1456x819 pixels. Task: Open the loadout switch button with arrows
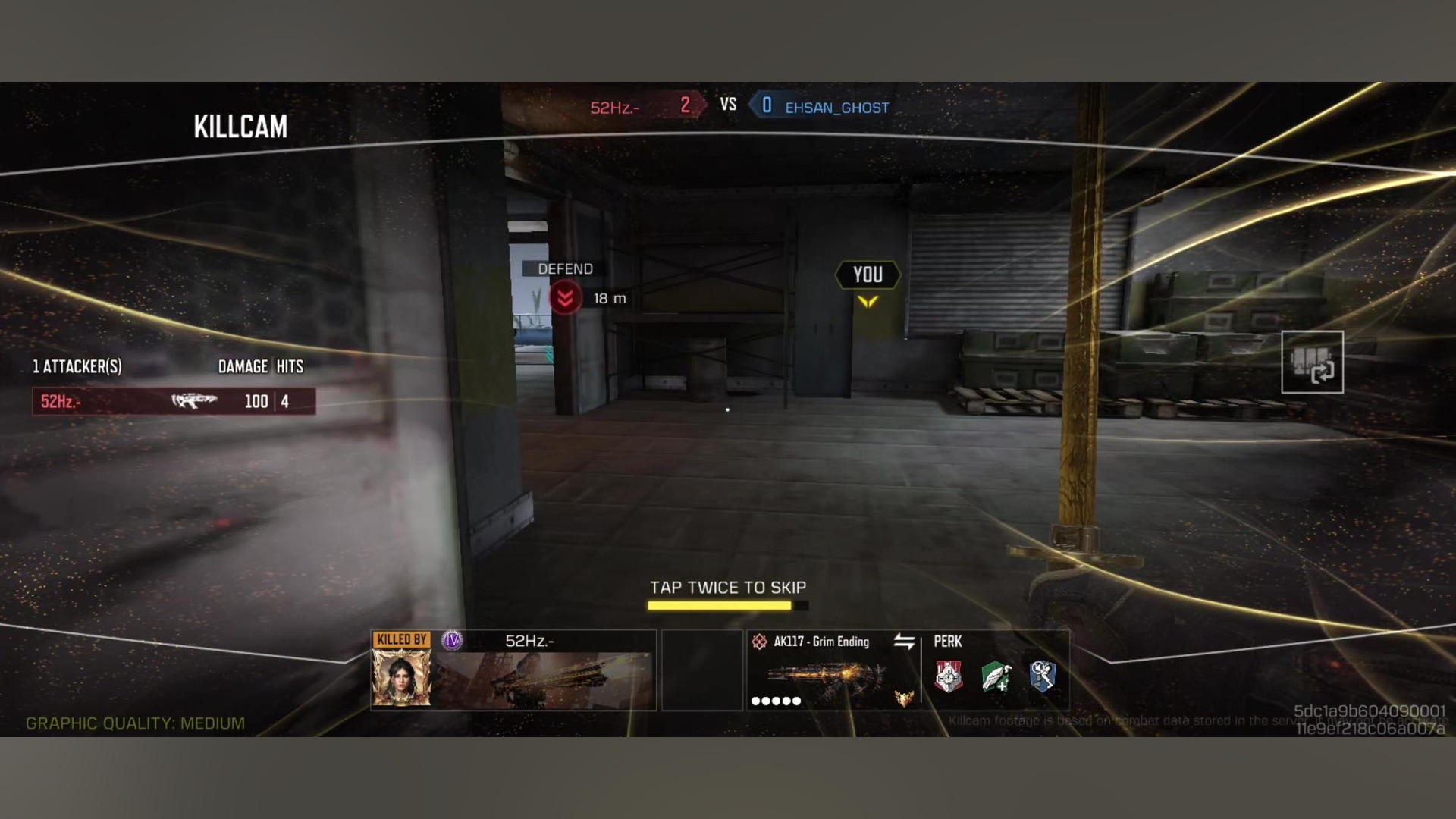(1312, 362)
